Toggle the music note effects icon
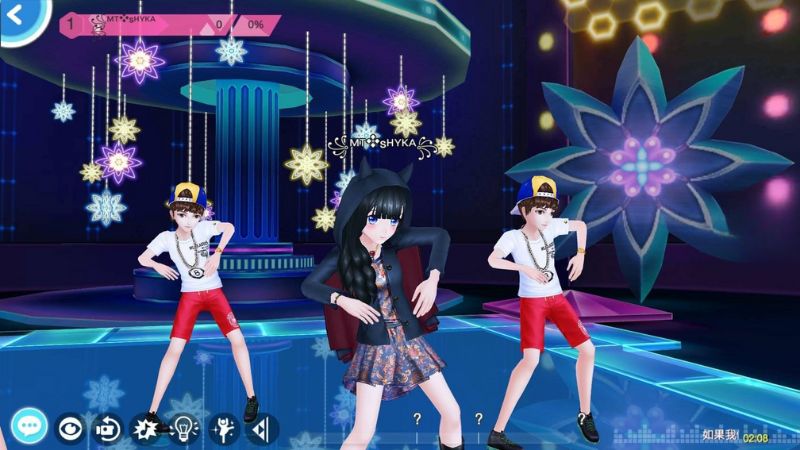This screenshot has width=800, height=450. click(146, 429)
